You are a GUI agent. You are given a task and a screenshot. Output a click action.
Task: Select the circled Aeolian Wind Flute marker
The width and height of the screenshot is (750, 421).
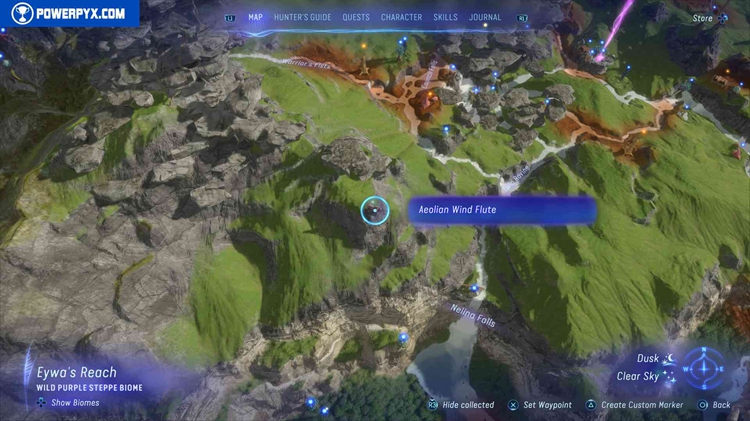click(x=375, y=210)
